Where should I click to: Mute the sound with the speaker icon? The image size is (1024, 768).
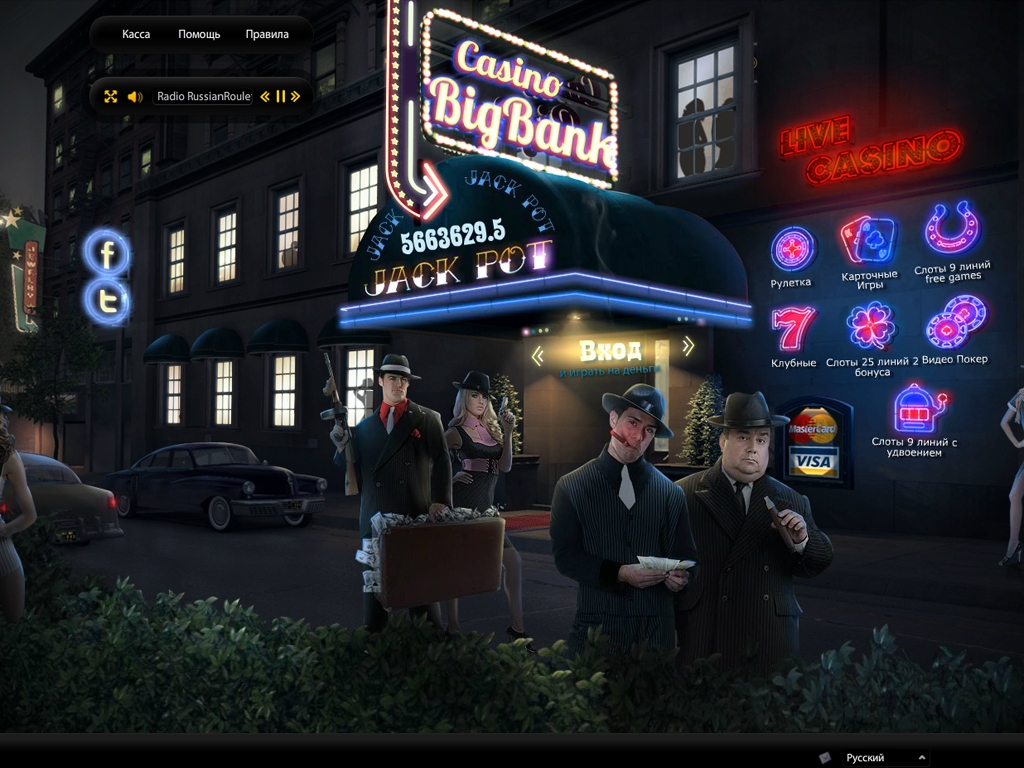pos(135,97)
